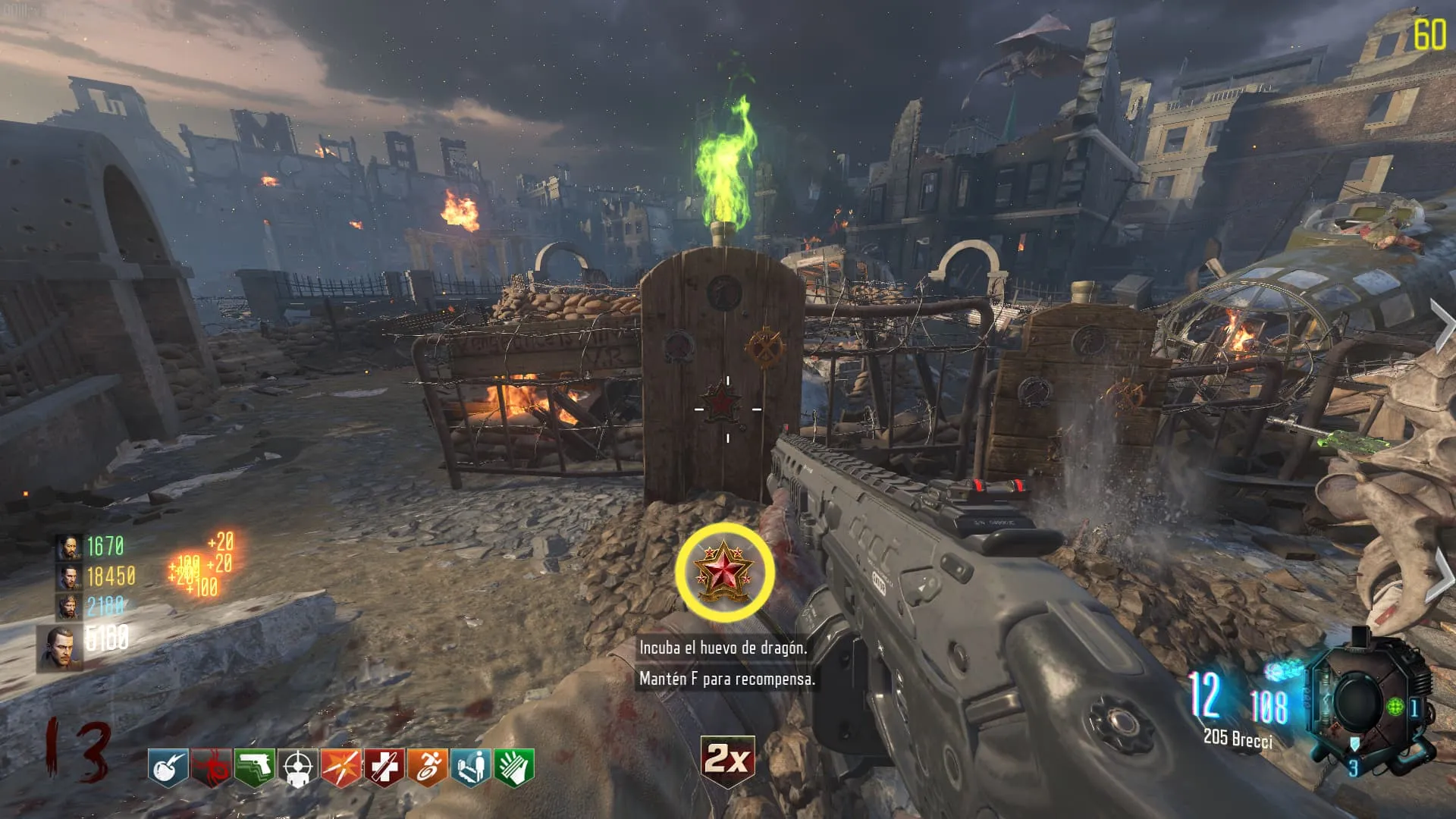Select the red cross Juggernog perk icon
Image resolution: width=1456 pixels, height=819 pixels.
tap(384, 767)
